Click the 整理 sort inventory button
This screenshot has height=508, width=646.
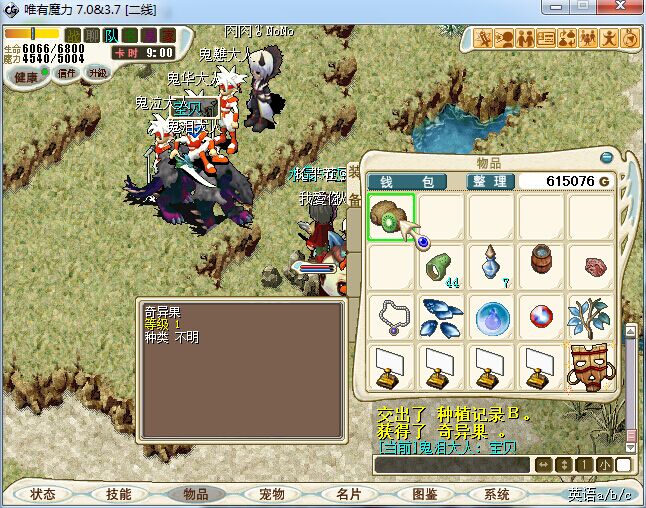(x=491, y=181)
